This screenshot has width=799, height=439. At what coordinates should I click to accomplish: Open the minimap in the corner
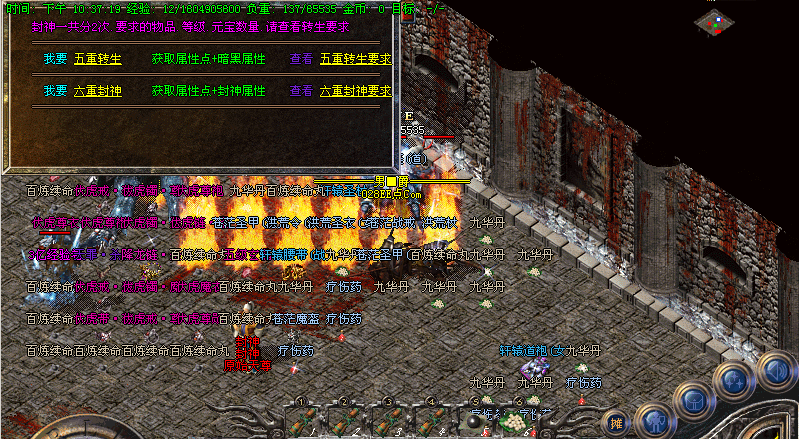click(x=717, y=22)
